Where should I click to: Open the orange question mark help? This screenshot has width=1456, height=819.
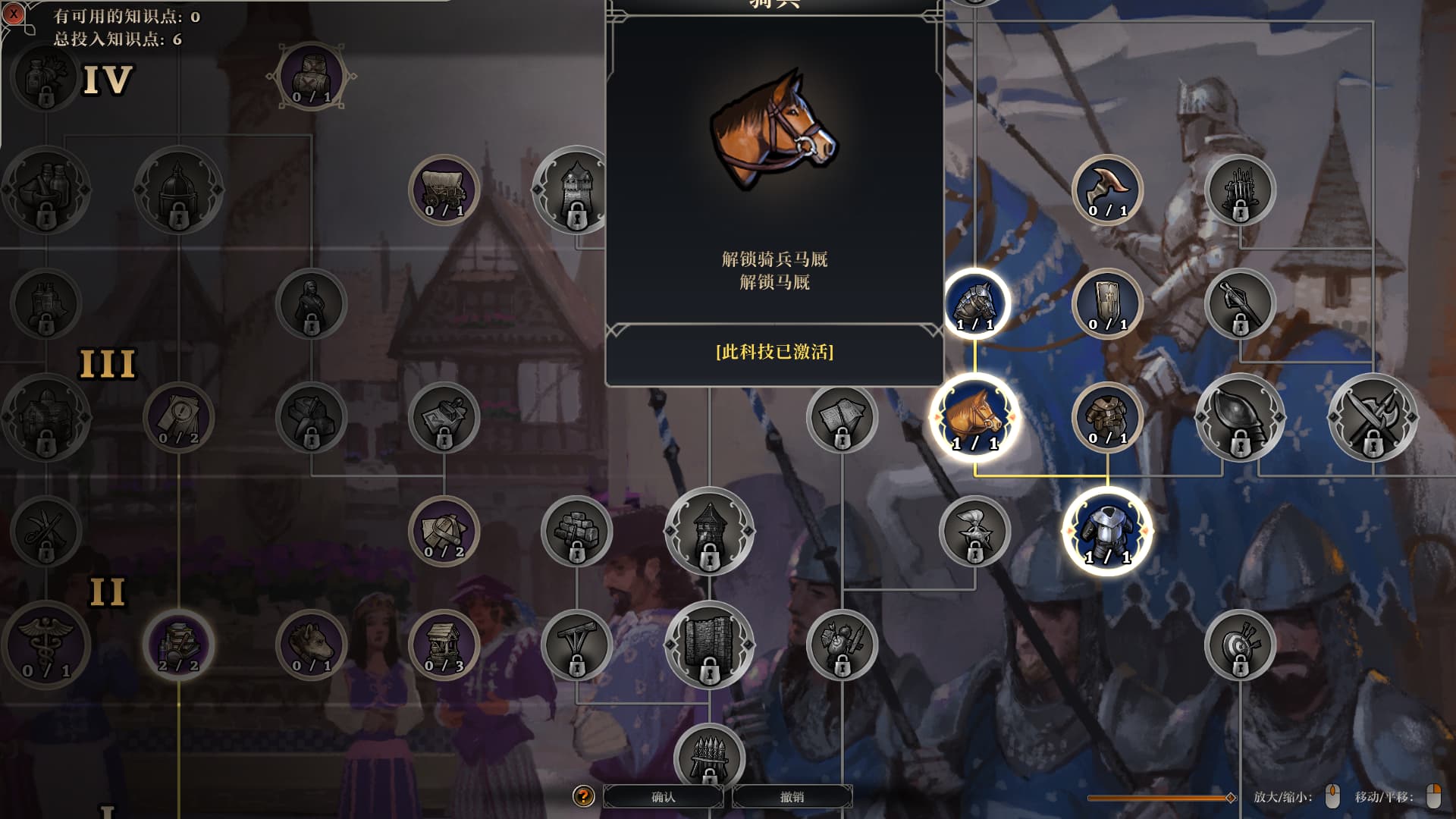pos(583,796)
